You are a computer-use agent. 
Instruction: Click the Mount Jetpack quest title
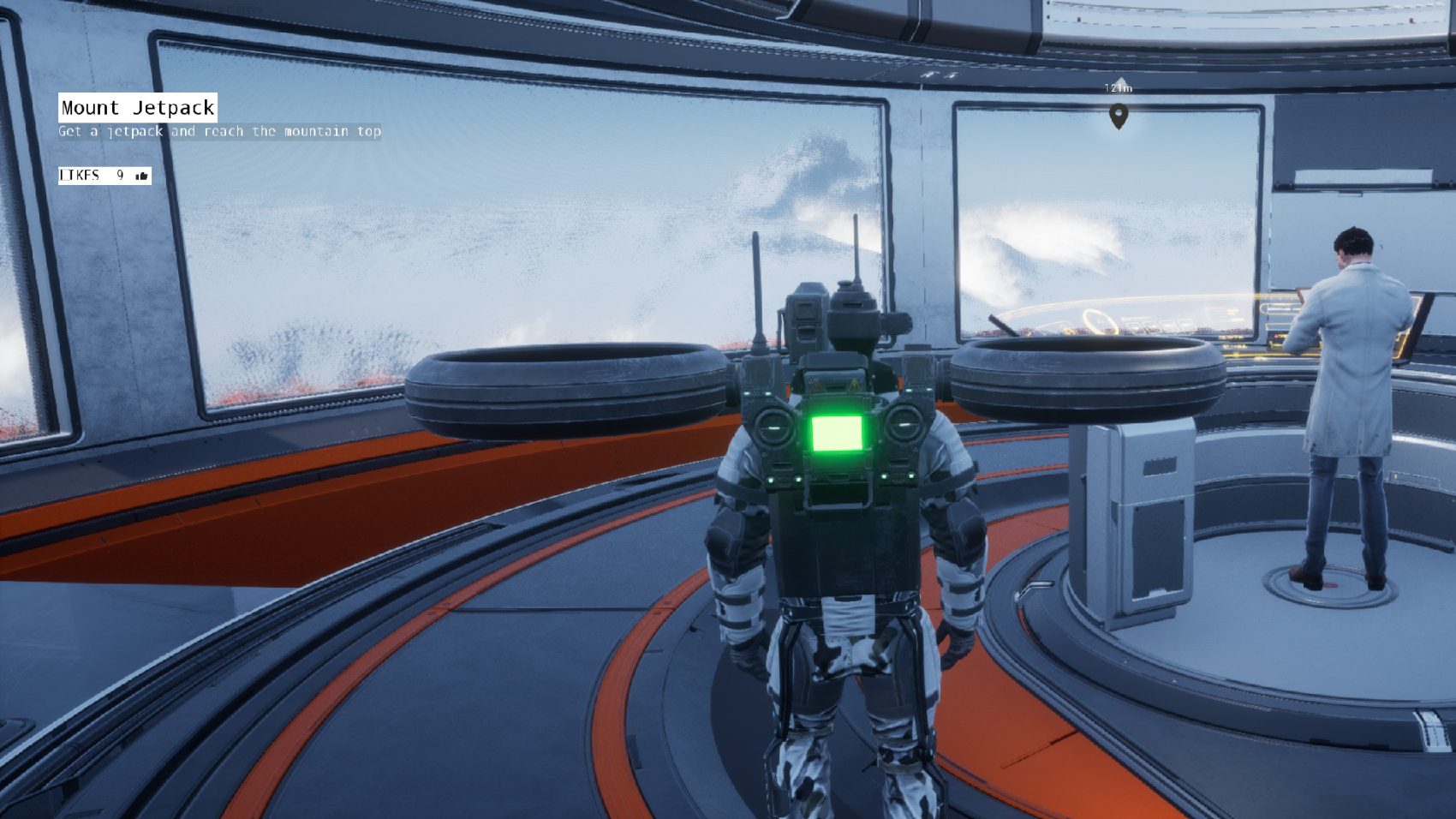point(137,108)
